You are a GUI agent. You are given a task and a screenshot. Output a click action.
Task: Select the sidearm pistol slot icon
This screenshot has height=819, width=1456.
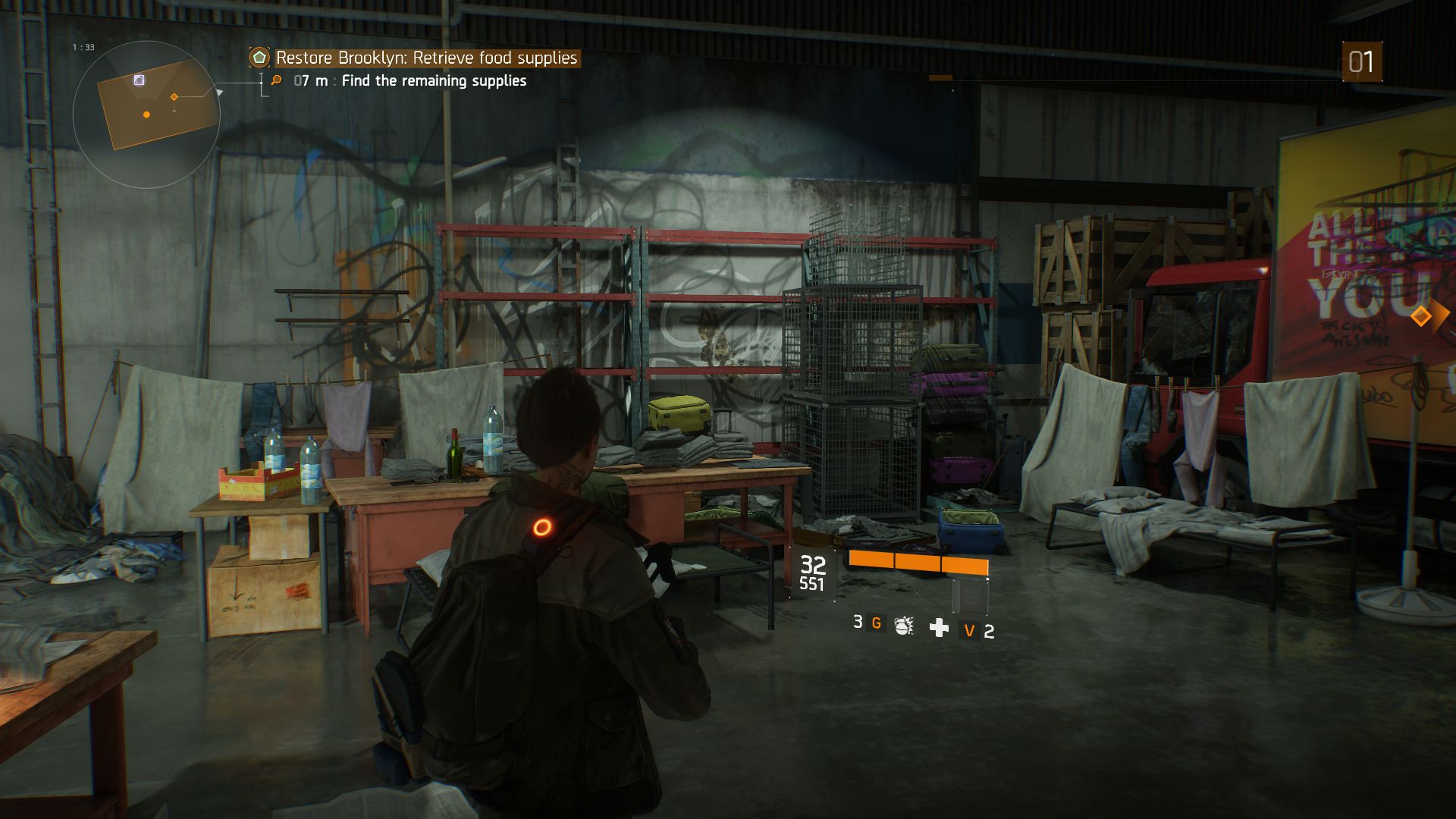[x=970, y=598]
